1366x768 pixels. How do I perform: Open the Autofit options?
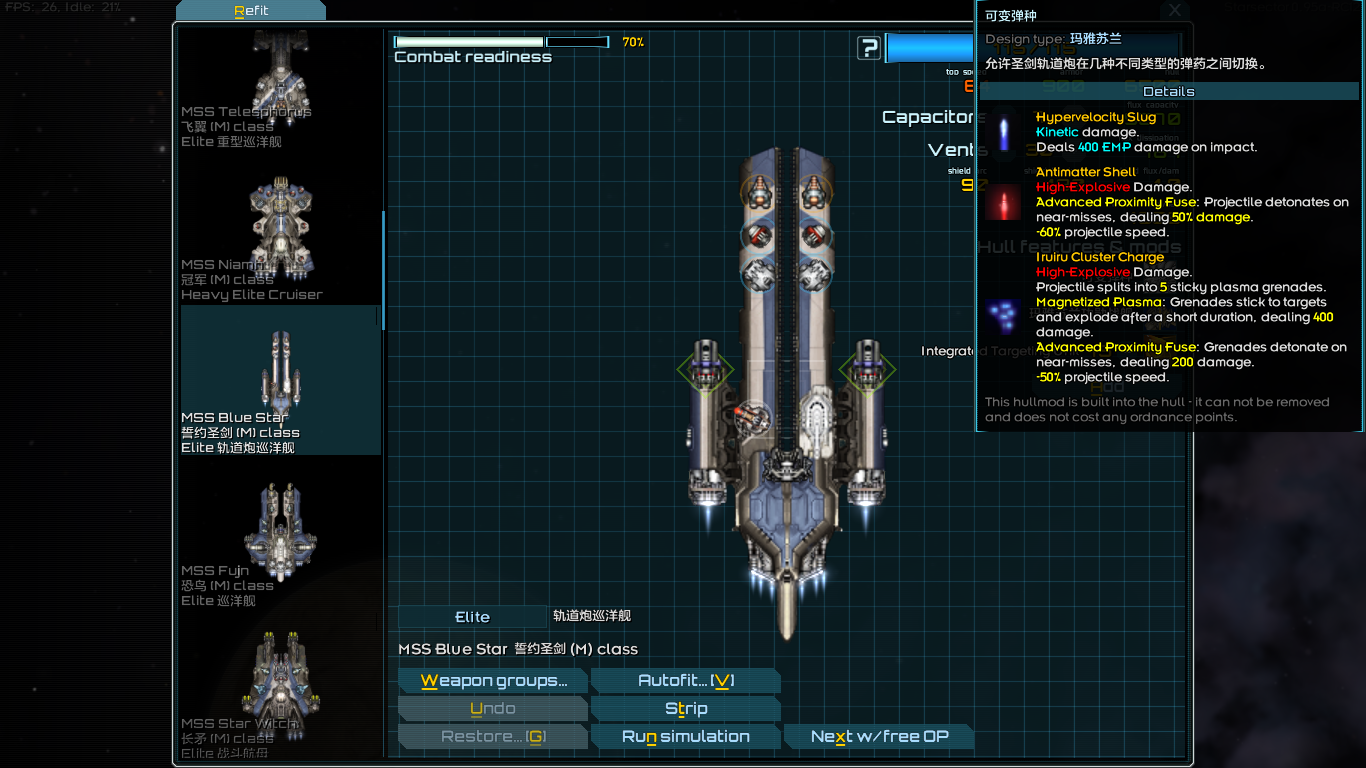(x=685, y=681)
